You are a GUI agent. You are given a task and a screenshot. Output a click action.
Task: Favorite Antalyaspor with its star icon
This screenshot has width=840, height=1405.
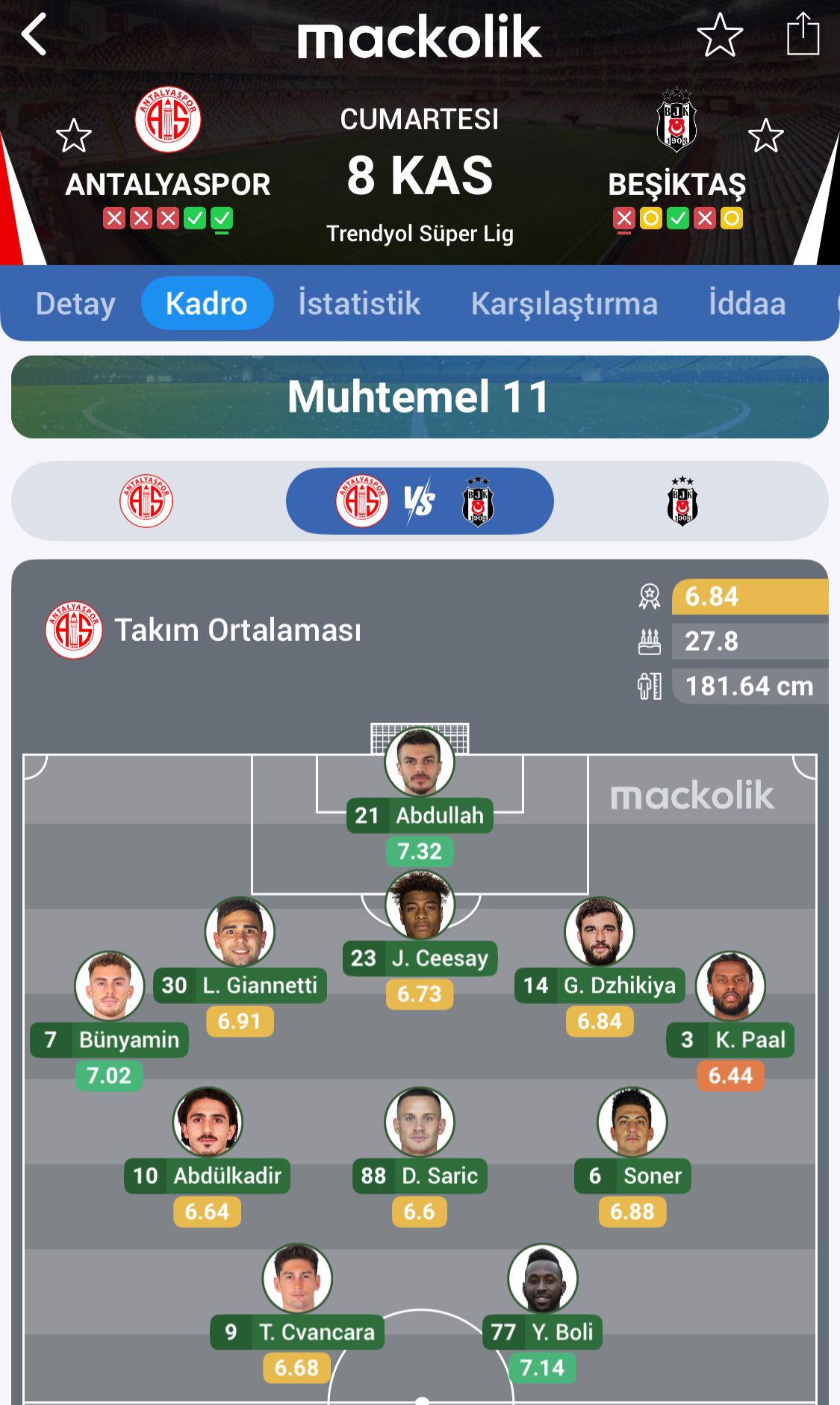pos(73,136)
